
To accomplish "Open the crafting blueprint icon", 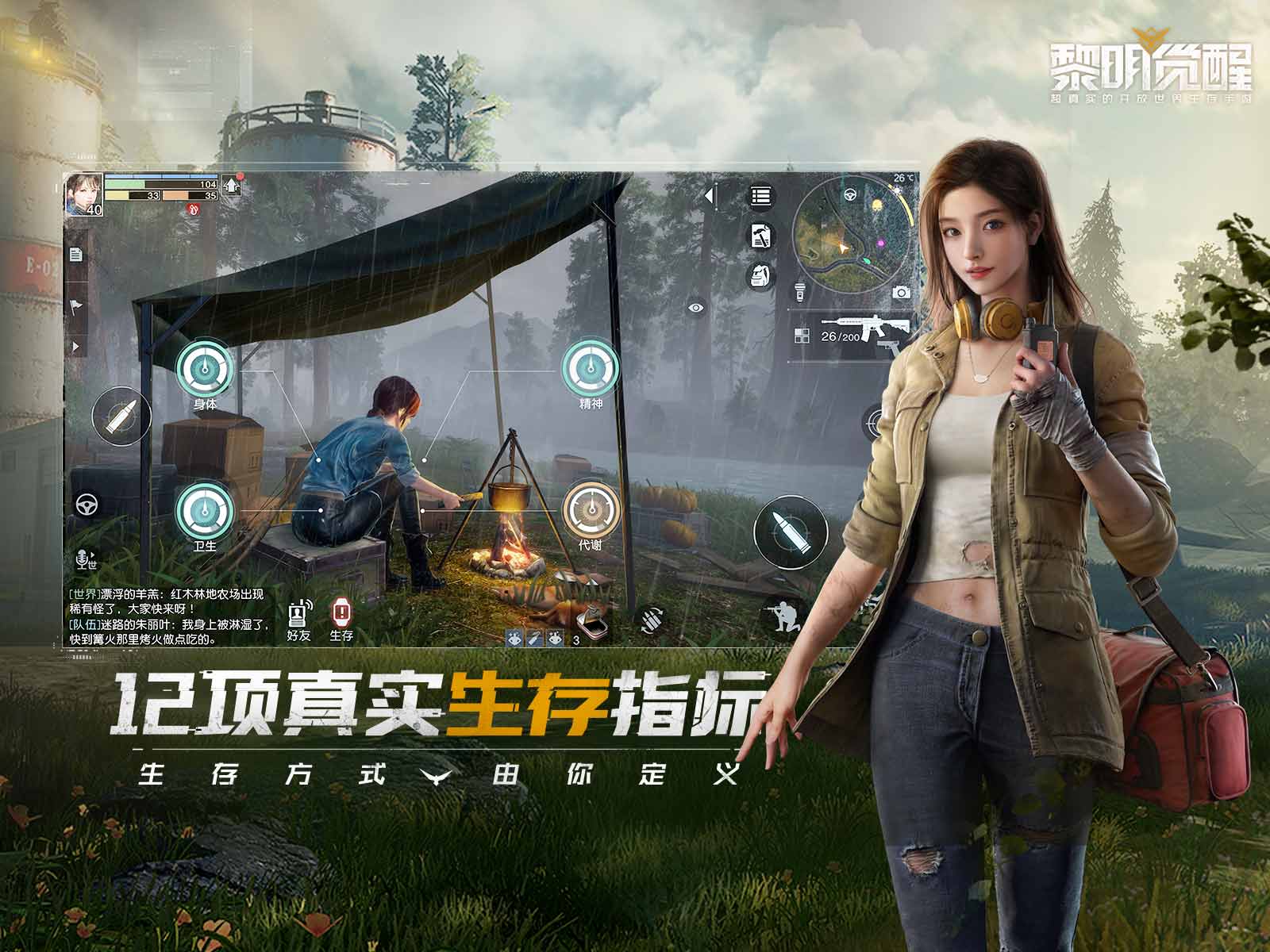I will 762,235.
